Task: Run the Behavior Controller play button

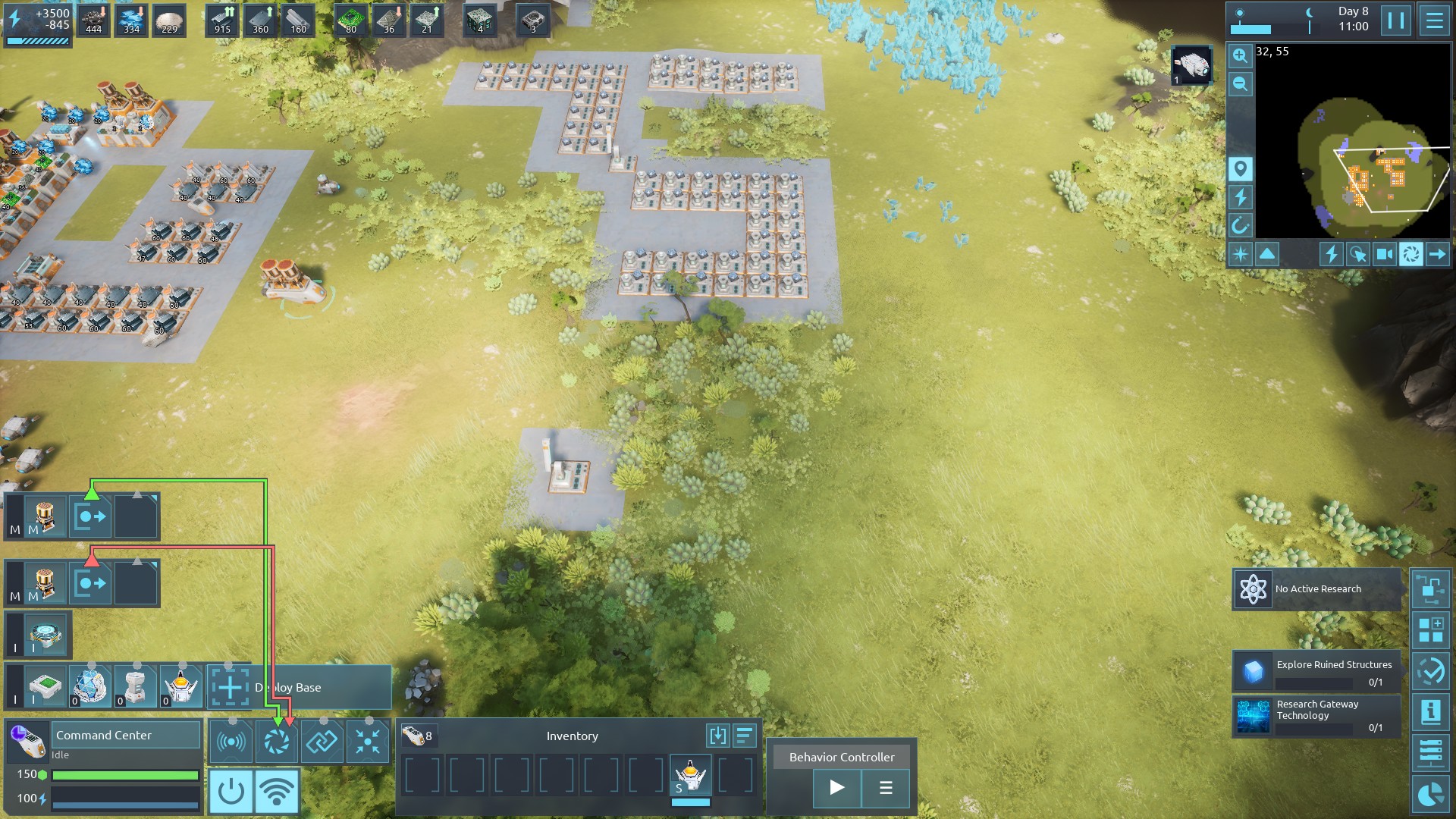Action: coord(836,787)
